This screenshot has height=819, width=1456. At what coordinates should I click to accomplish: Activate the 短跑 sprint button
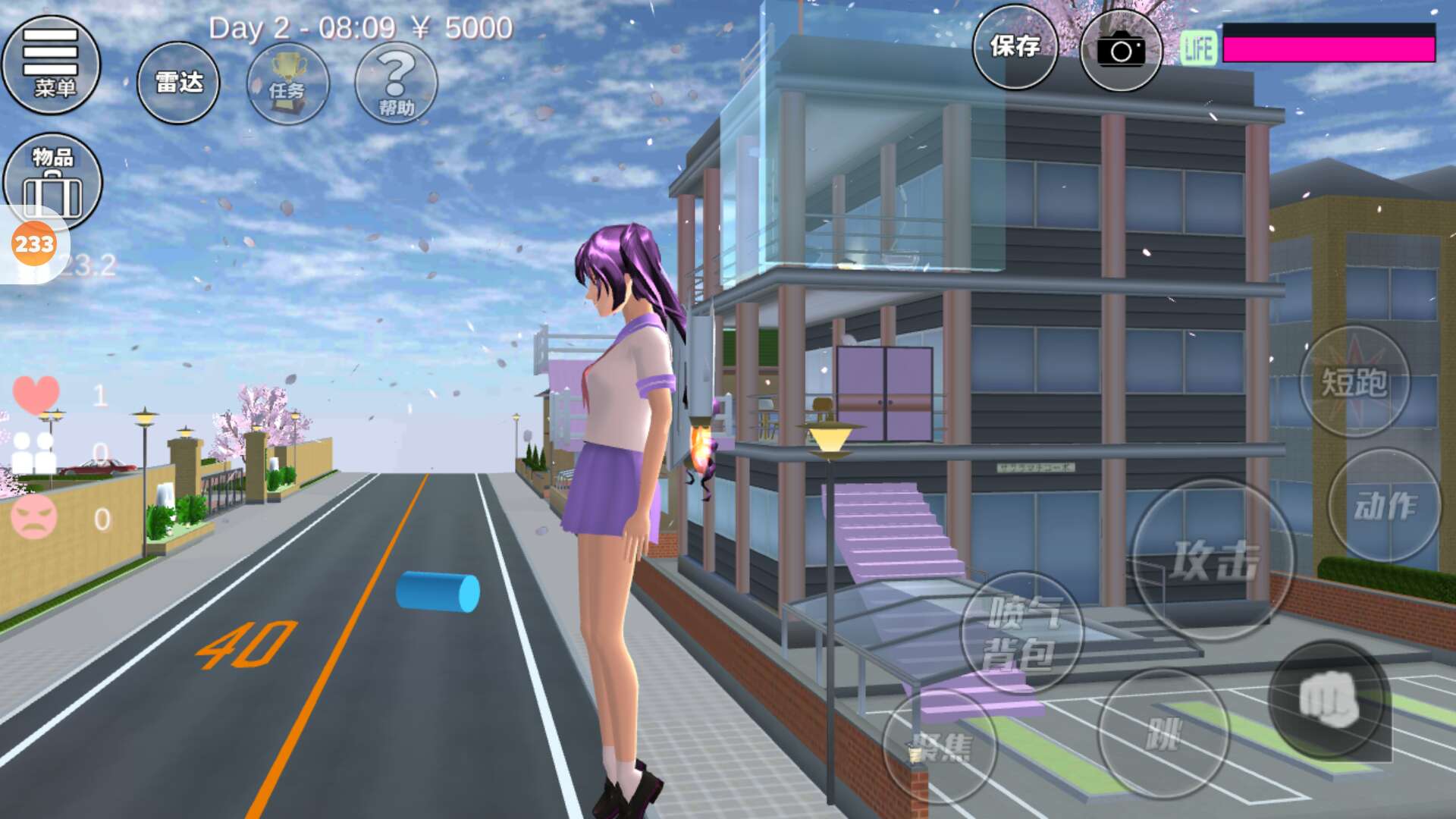(x=1354, y=381)
